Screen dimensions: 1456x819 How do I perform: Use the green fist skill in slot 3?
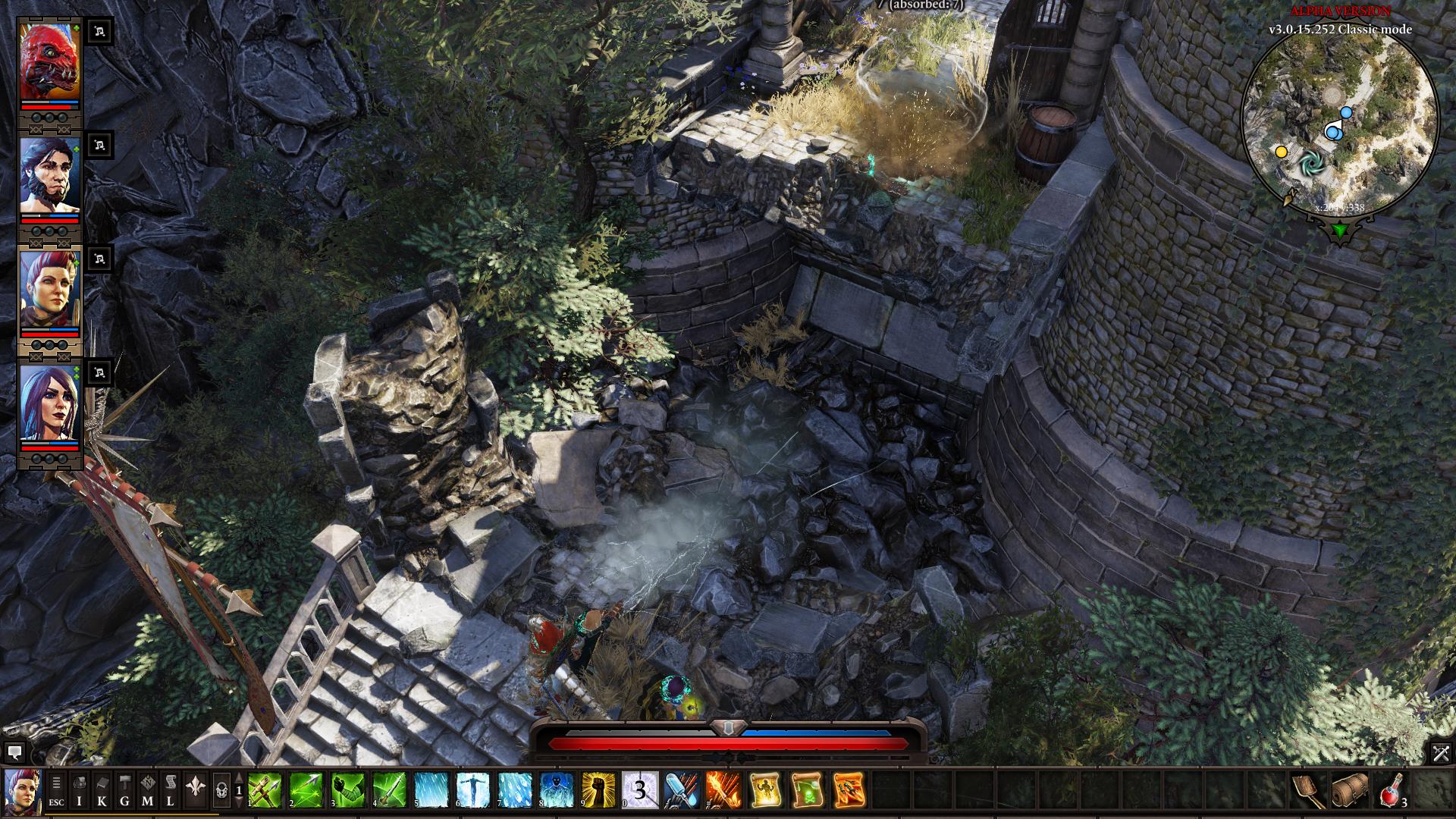pos(348,790)
